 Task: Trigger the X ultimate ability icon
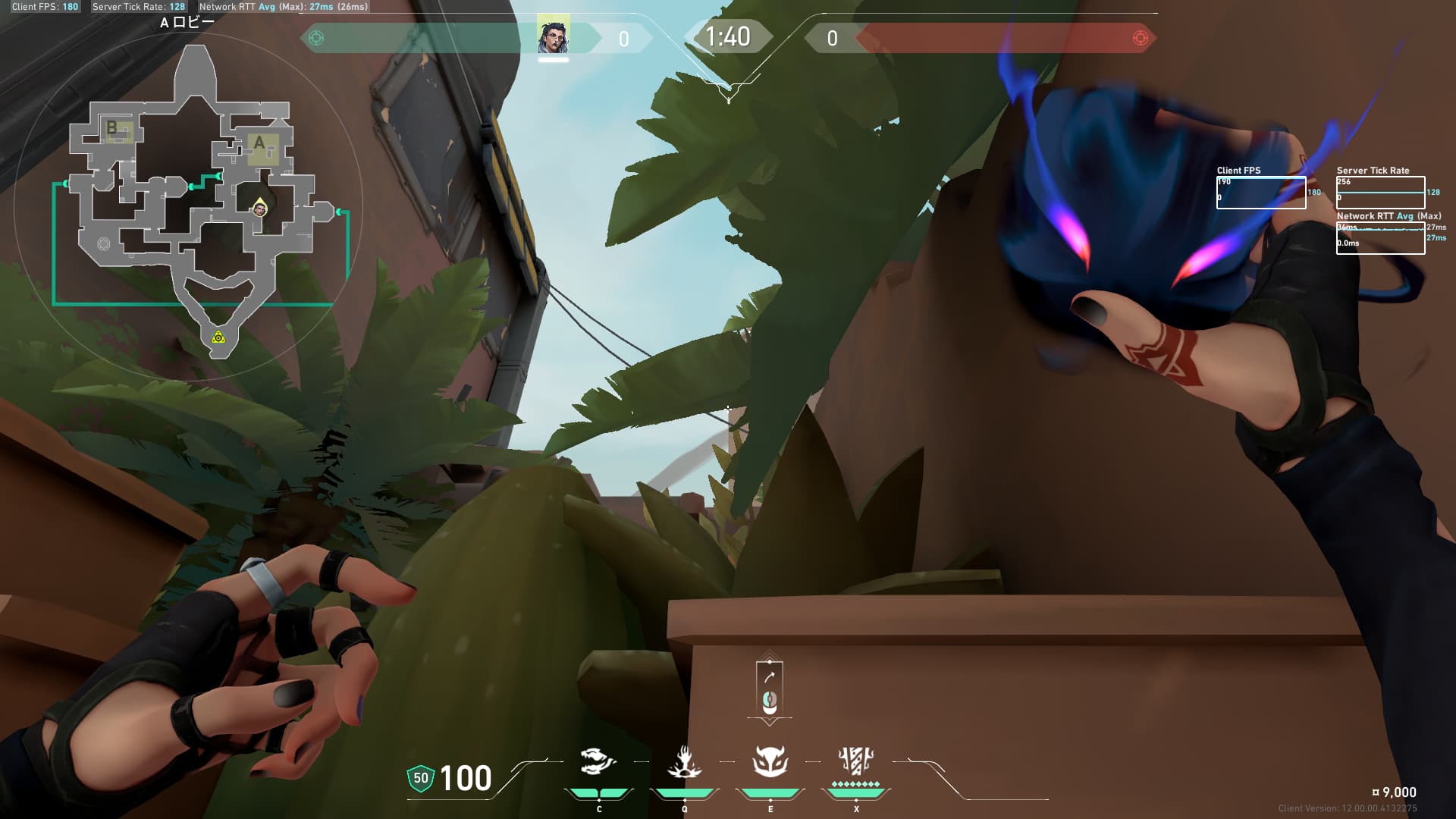click(855, 761)
